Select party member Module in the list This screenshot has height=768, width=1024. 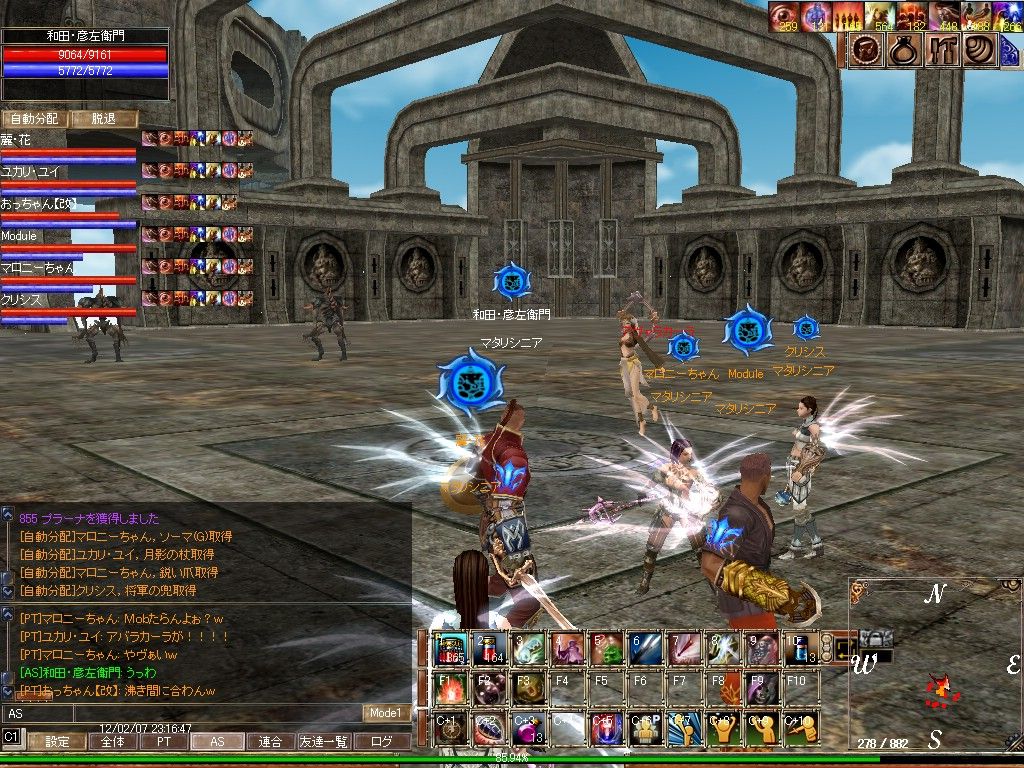(x=20, y=236)
